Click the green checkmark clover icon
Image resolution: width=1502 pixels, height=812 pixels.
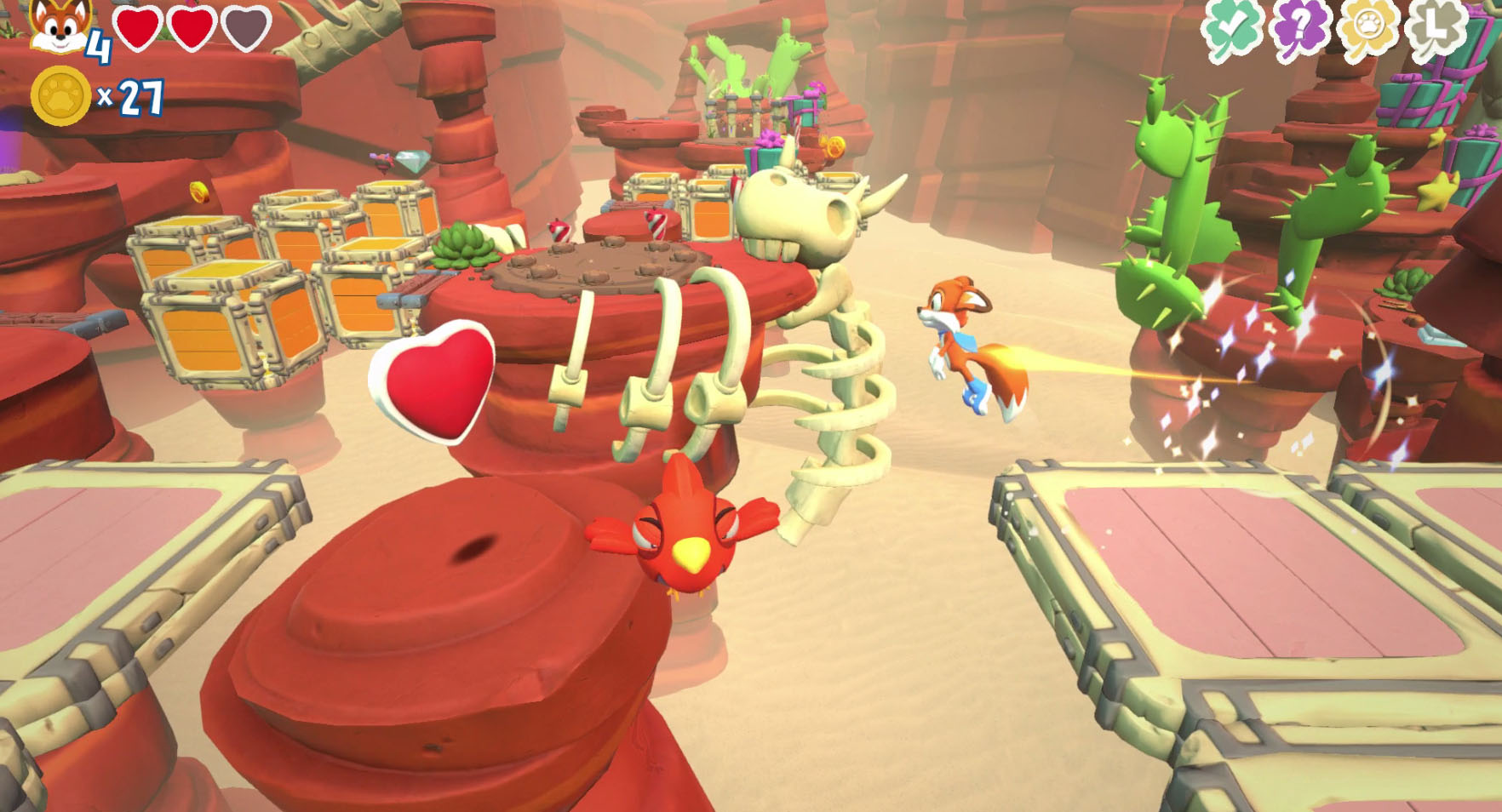[1230, 29]
